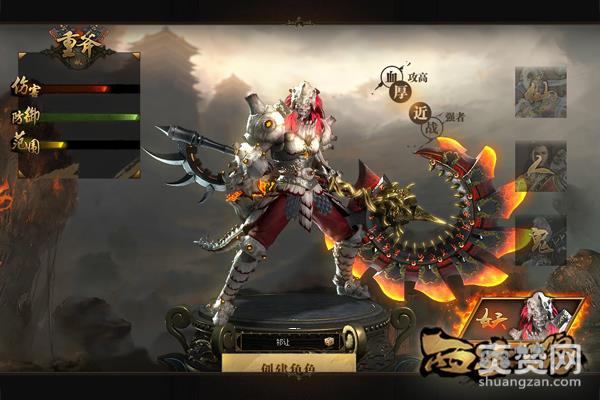Select the character name input field
The width and height of the screenshot is (600, 400).
click(x=277, y=341)
